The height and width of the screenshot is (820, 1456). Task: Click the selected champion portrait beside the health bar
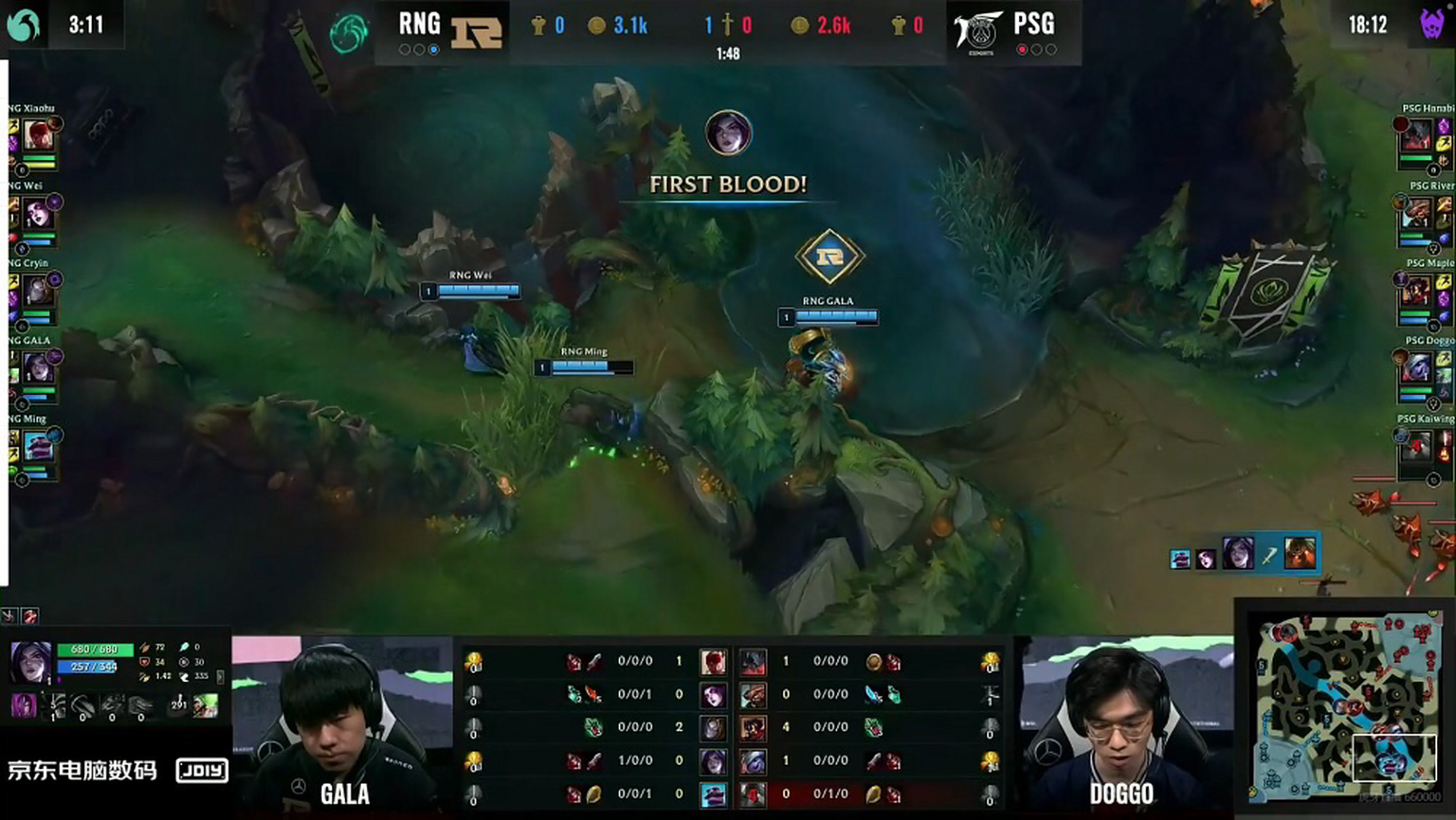coord(31,662)
